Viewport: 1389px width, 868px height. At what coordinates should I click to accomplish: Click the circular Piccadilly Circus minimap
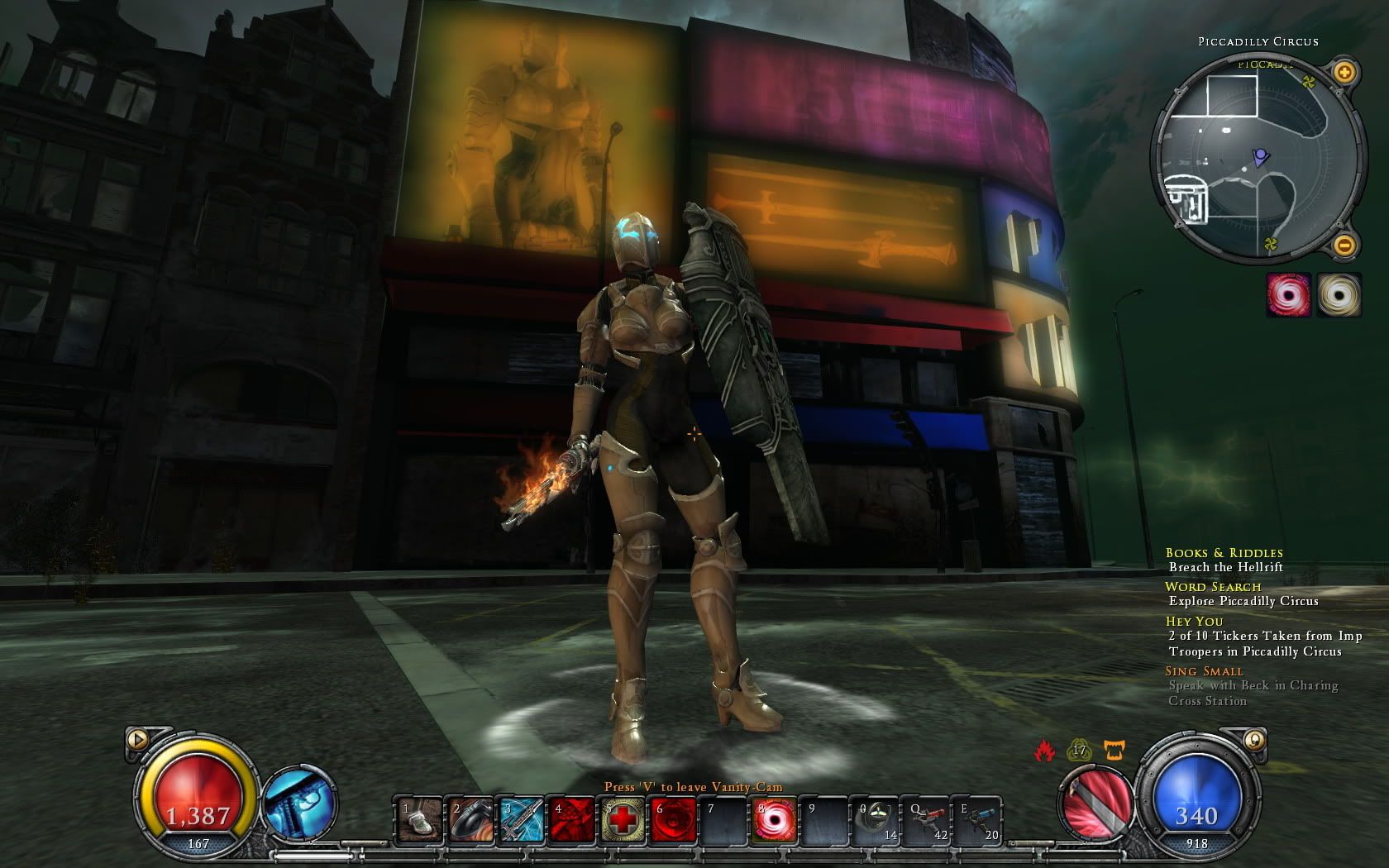tap(1257, 159)
